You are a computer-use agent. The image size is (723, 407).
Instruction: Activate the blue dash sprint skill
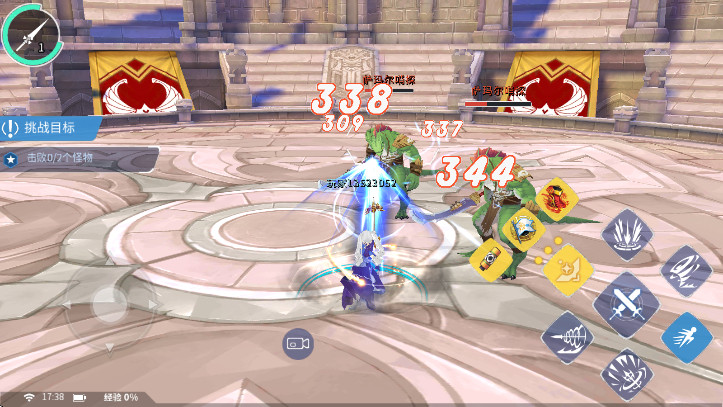pyautogui.click(x=686, y=337)
